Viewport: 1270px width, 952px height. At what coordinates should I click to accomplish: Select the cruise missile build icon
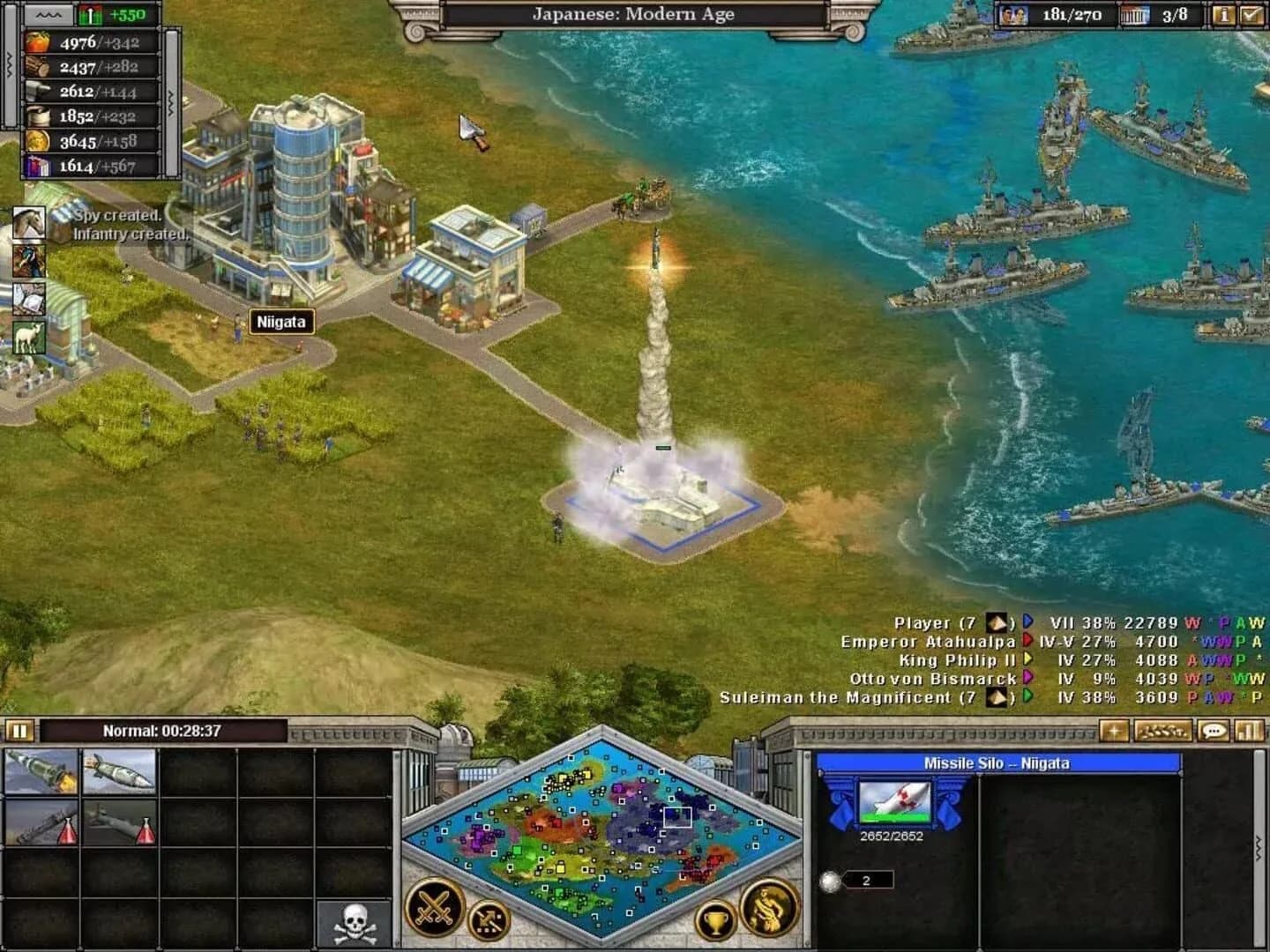pos(116,773)
